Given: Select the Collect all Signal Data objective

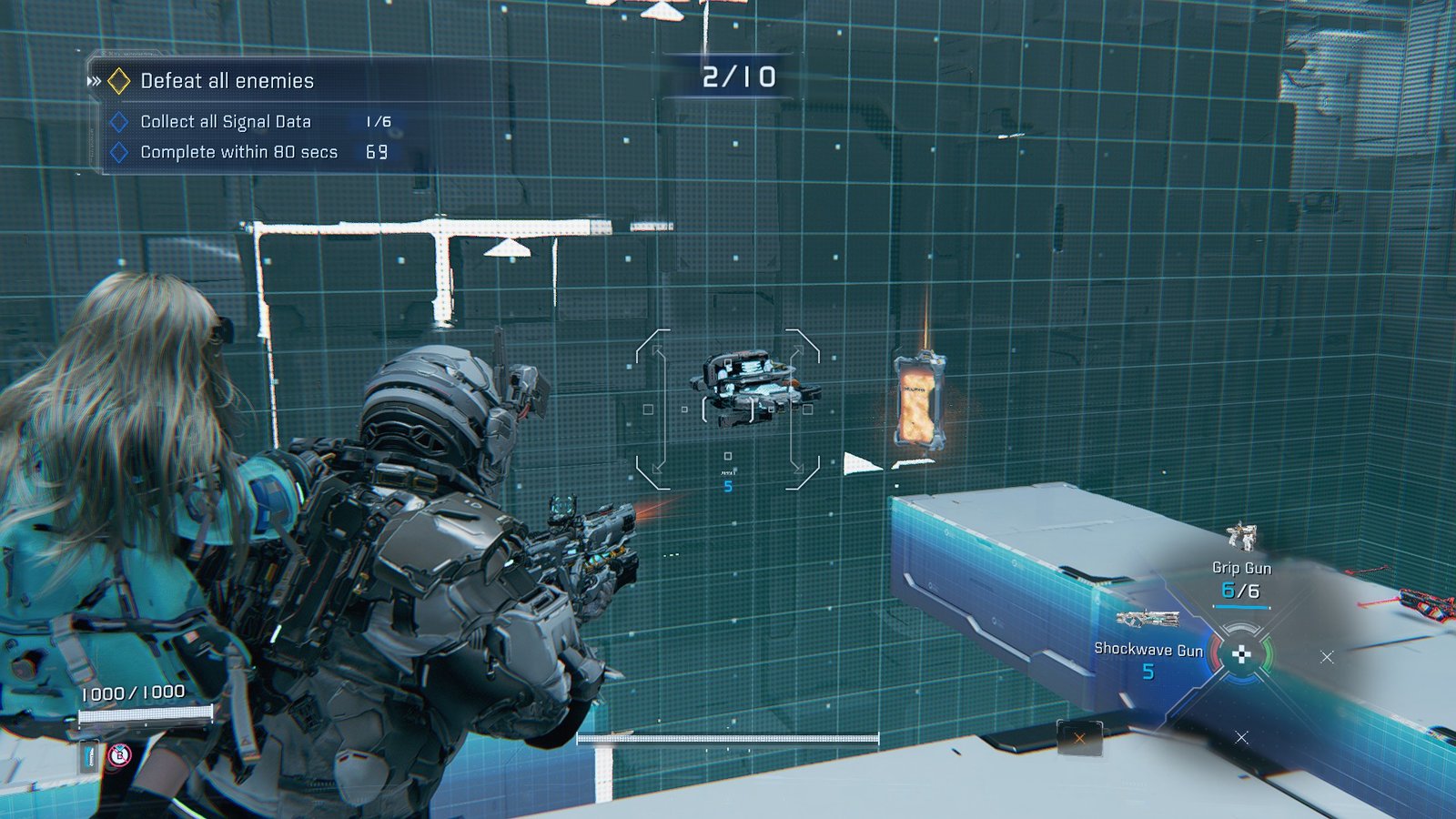Looking at the screenshot, I should (x=225, y=122).
